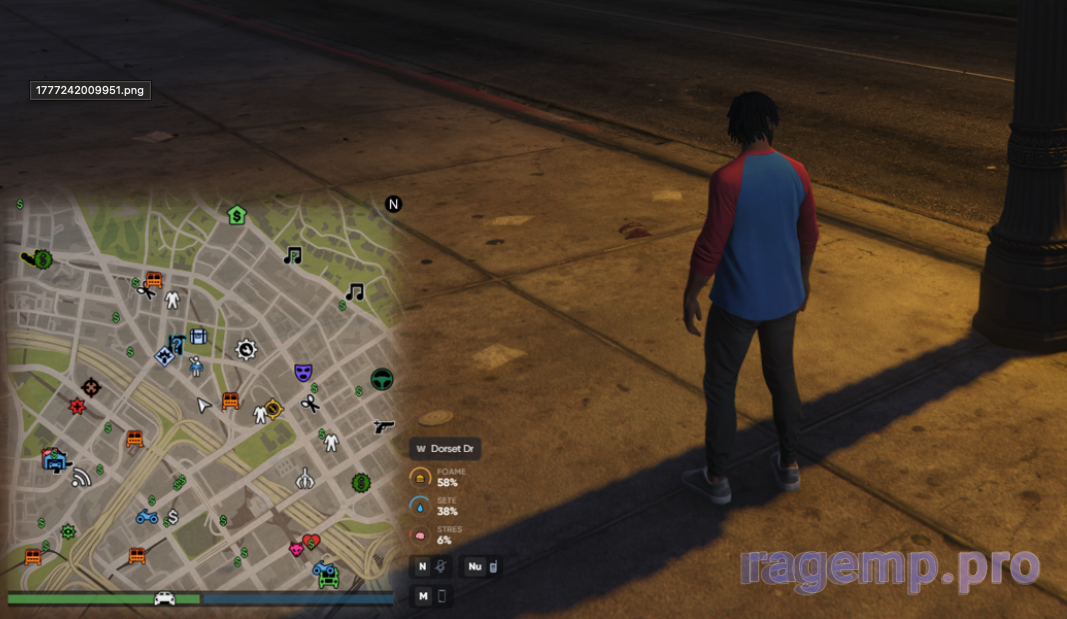This screenshot has height=619, width=1067.
Task: Select the white wifi signal map marker
Action: pos(81,476)
